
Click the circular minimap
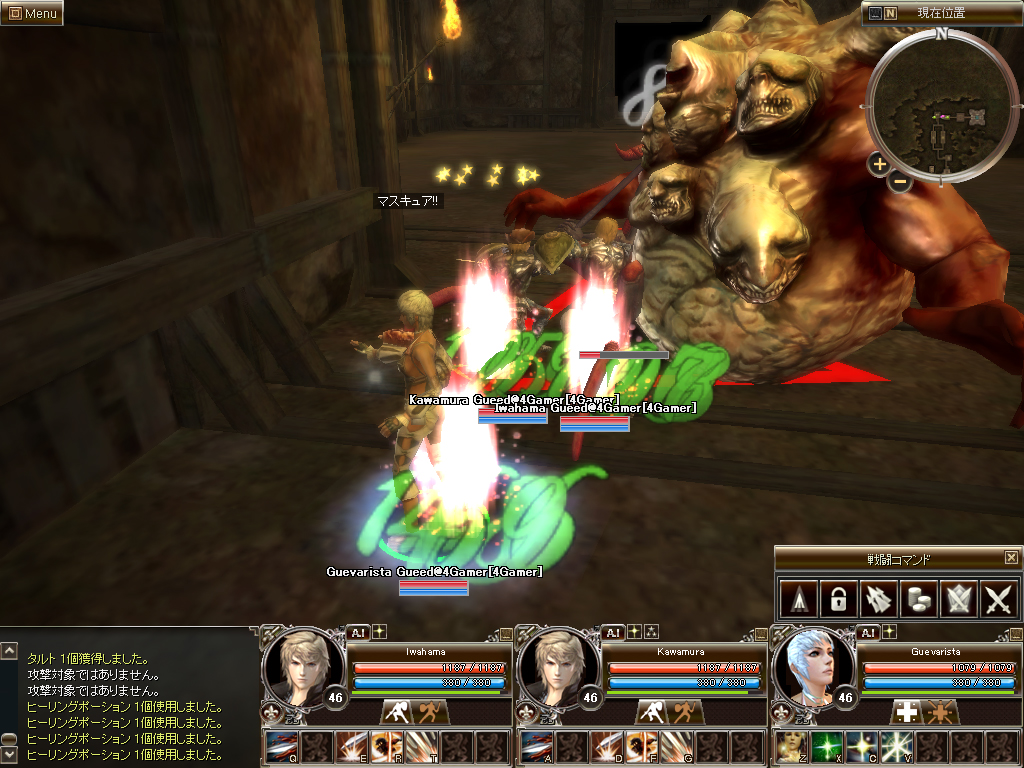click(x=942, y=108)
